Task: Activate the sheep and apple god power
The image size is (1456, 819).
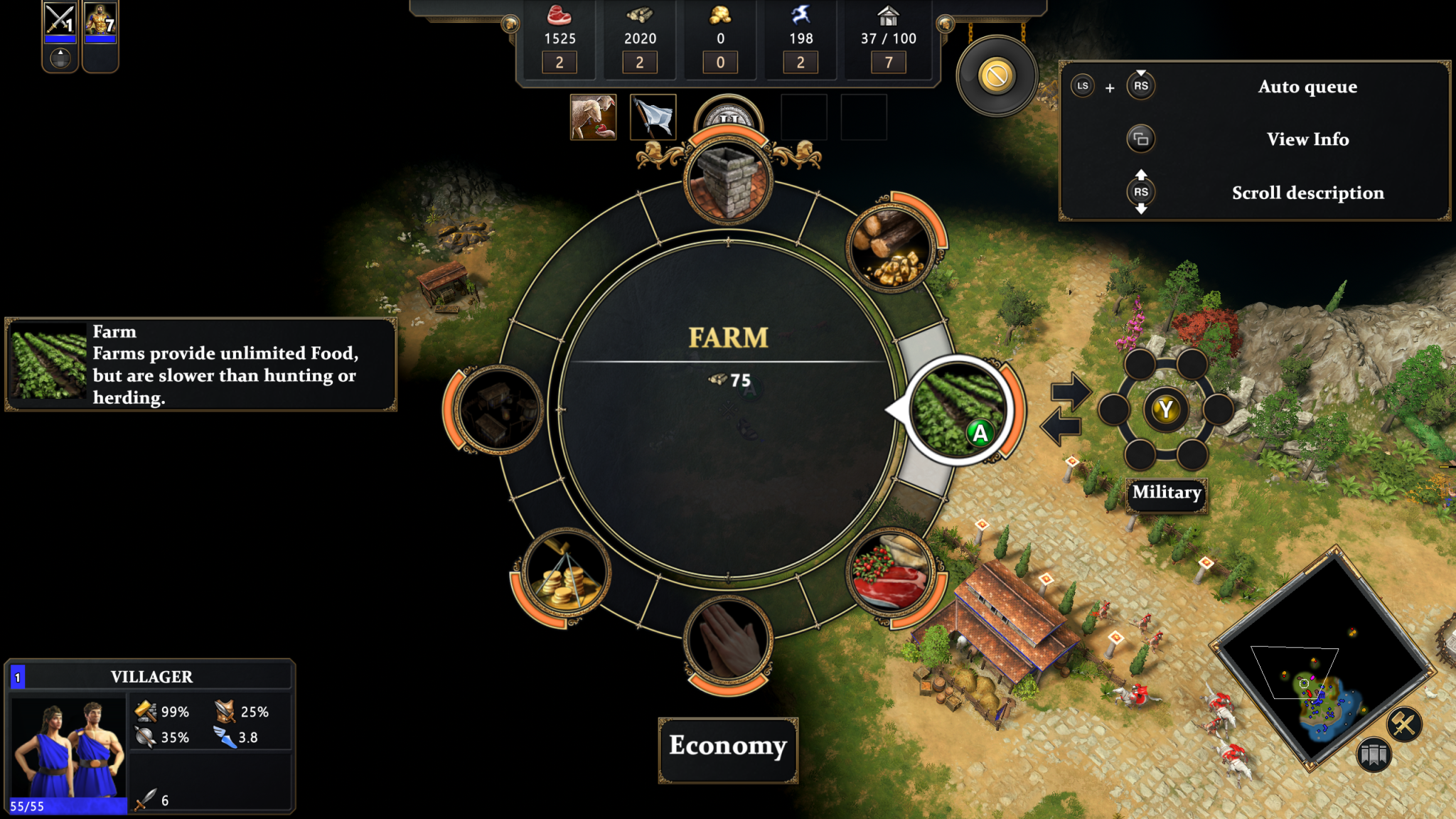Action: coord(593,117)
